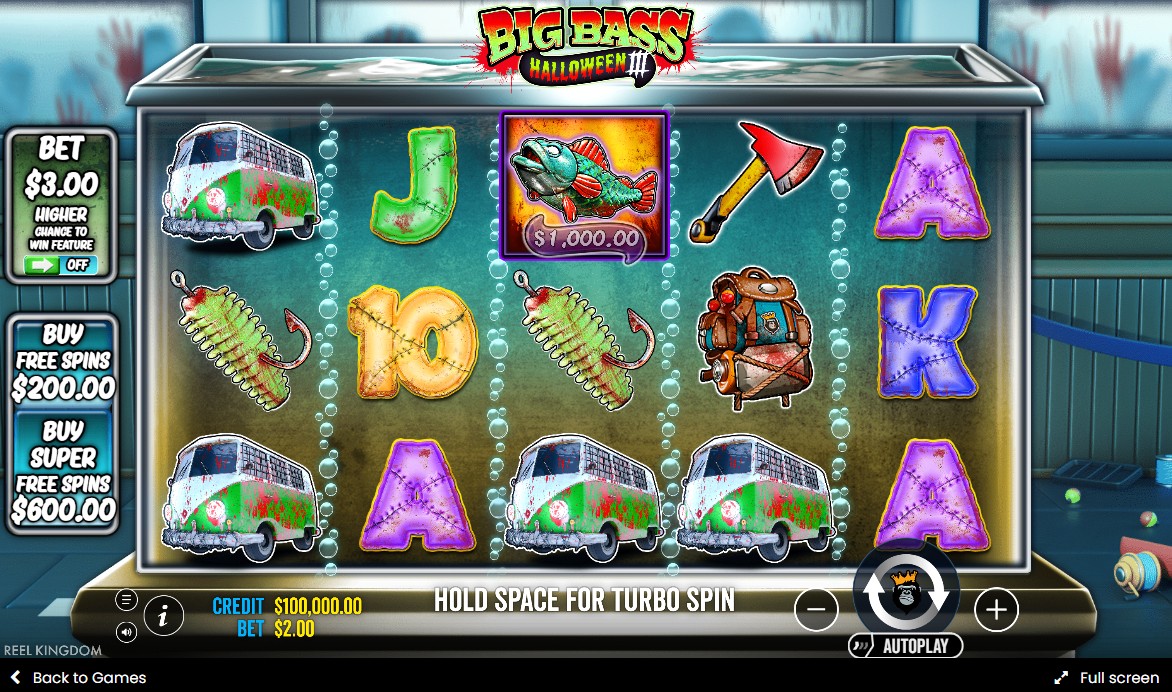Open the Autoplay settings
The width and height of the screenshot is (1172, 692).
(905, 646)
